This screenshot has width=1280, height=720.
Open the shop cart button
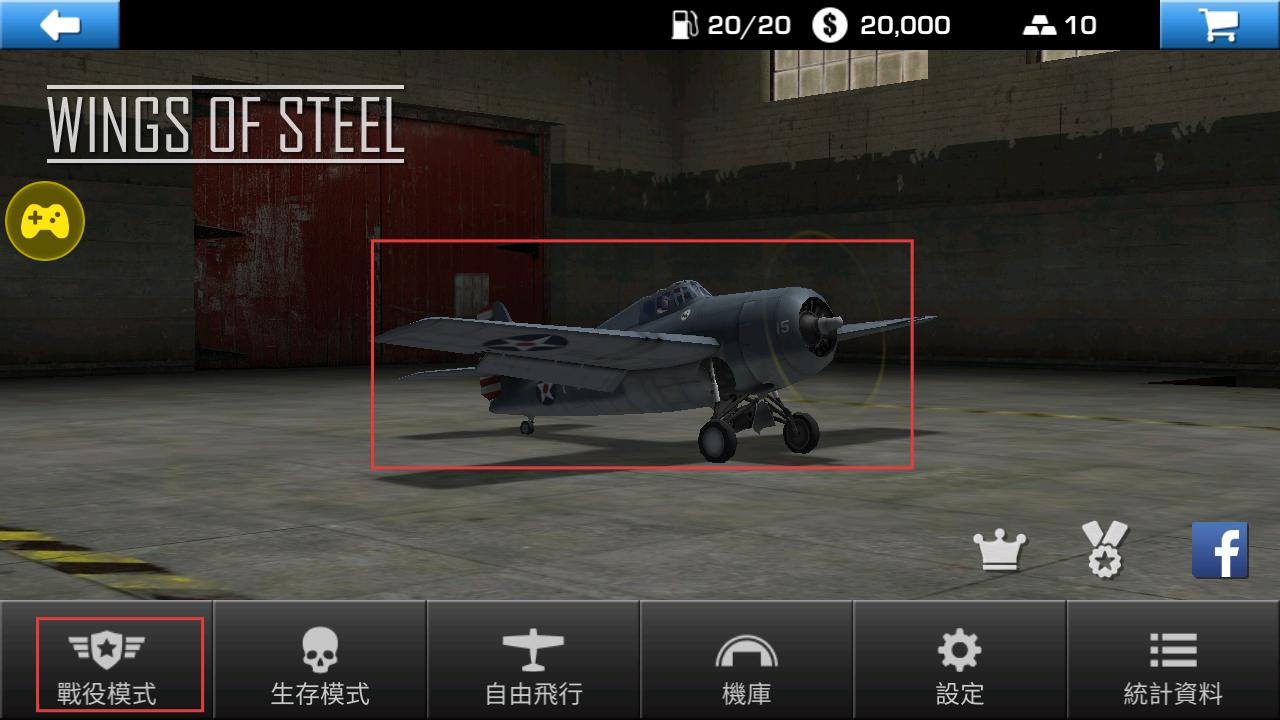pos(1219,24)
